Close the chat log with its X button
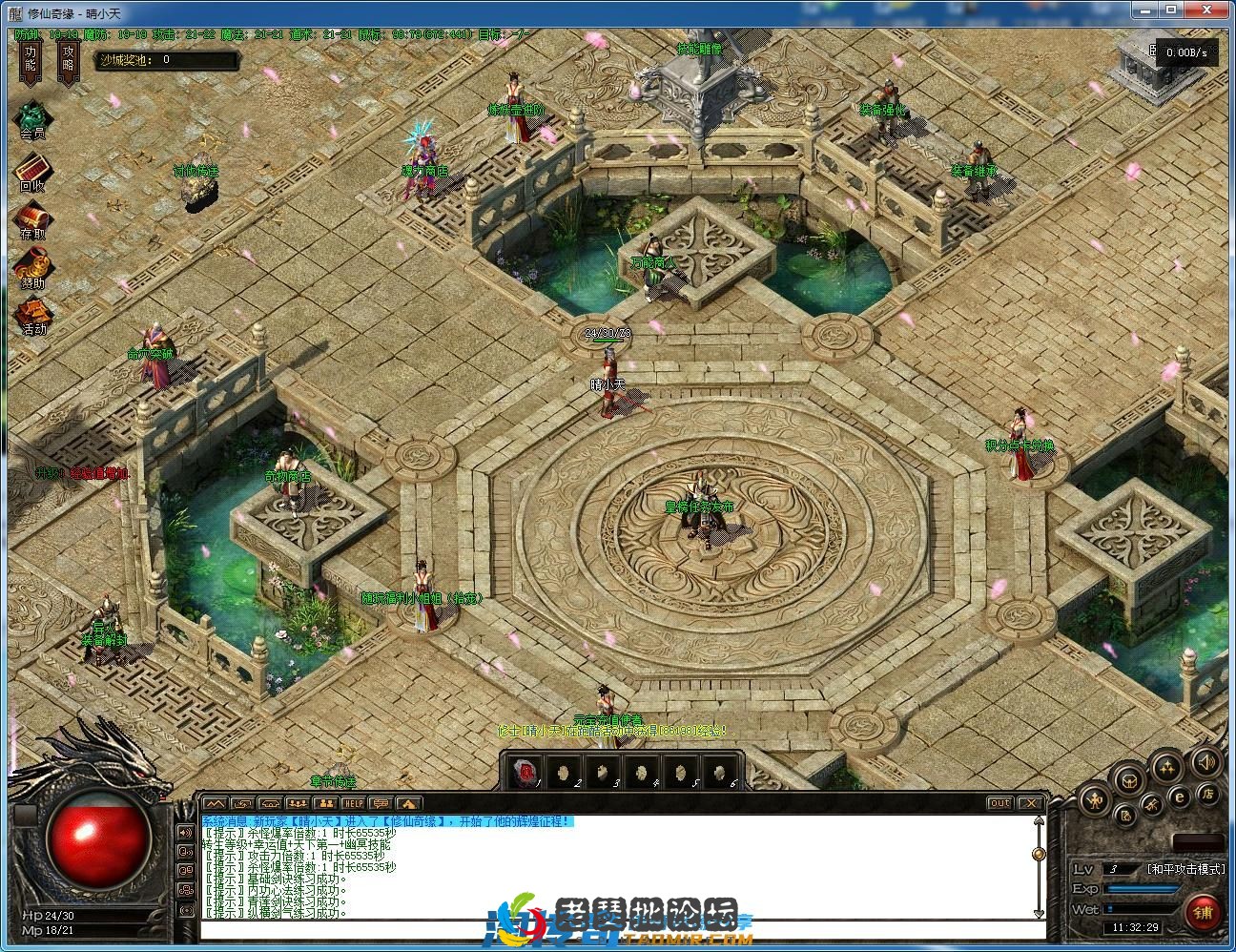The width and height of the screenshot is (1236, 952). (1031, 802)
